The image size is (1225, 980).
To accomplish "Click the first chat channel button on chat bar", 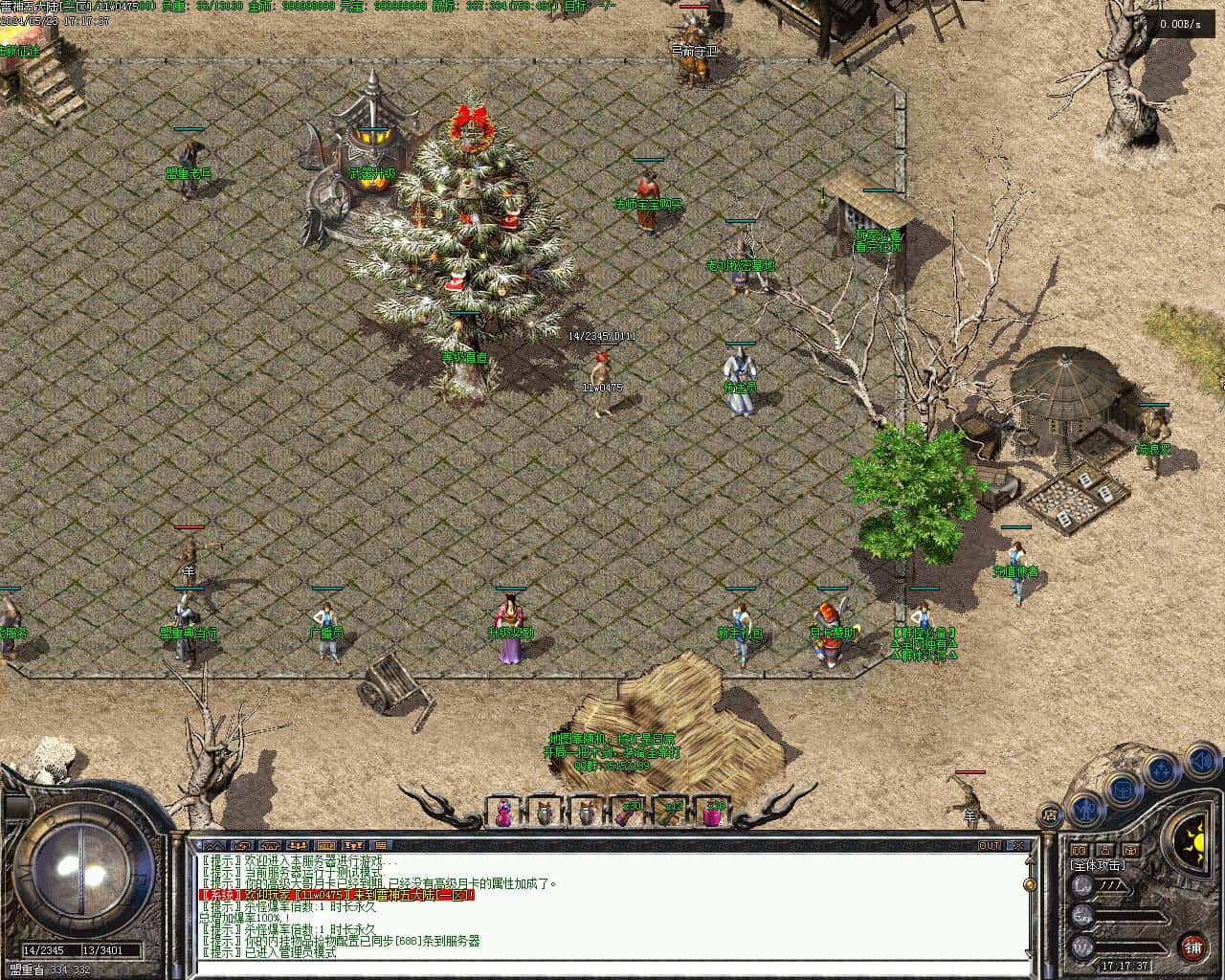I will point(215,846).
